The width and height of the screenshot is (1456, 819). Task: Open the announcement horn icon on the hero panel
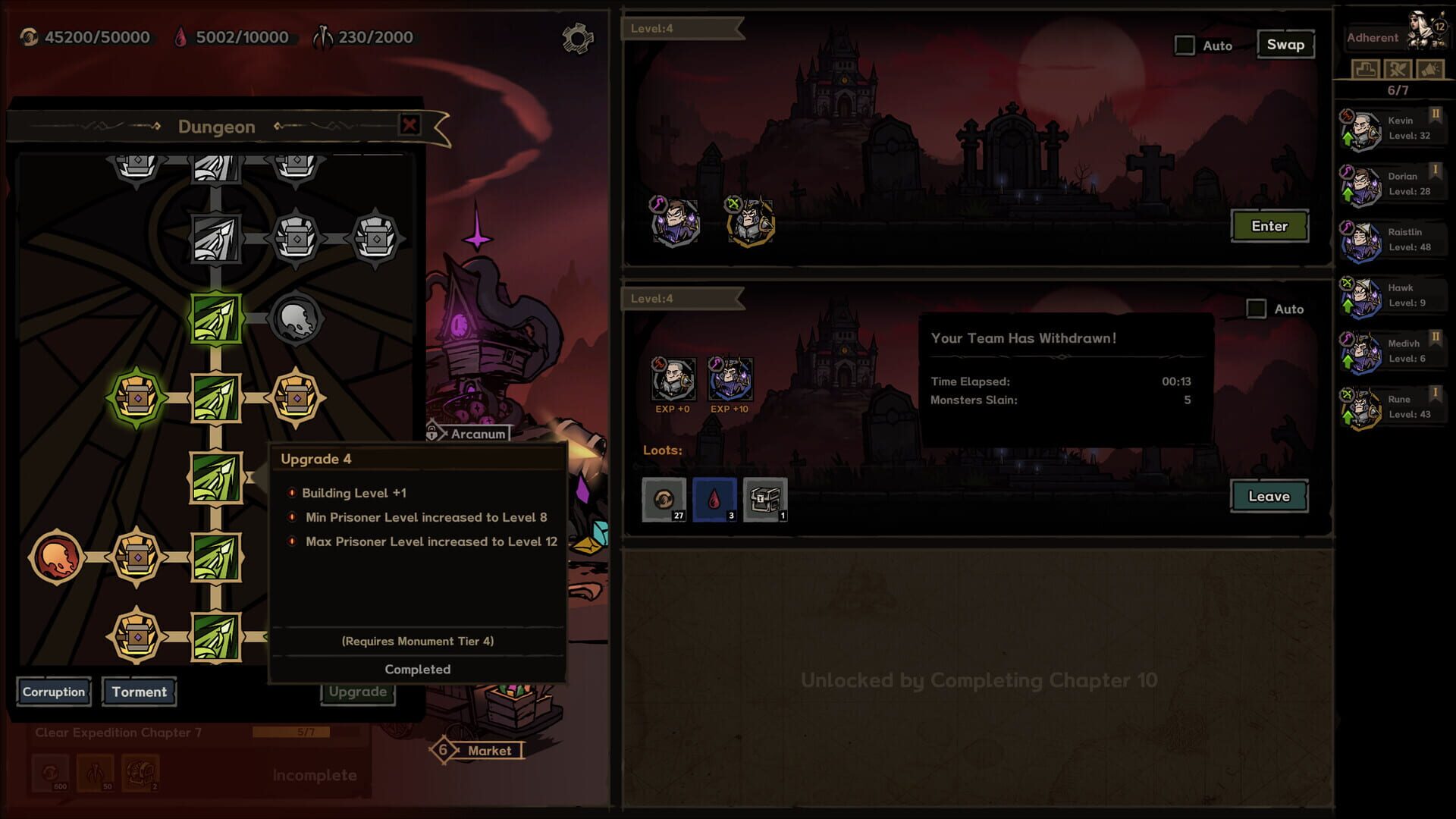coord(1431,69)
